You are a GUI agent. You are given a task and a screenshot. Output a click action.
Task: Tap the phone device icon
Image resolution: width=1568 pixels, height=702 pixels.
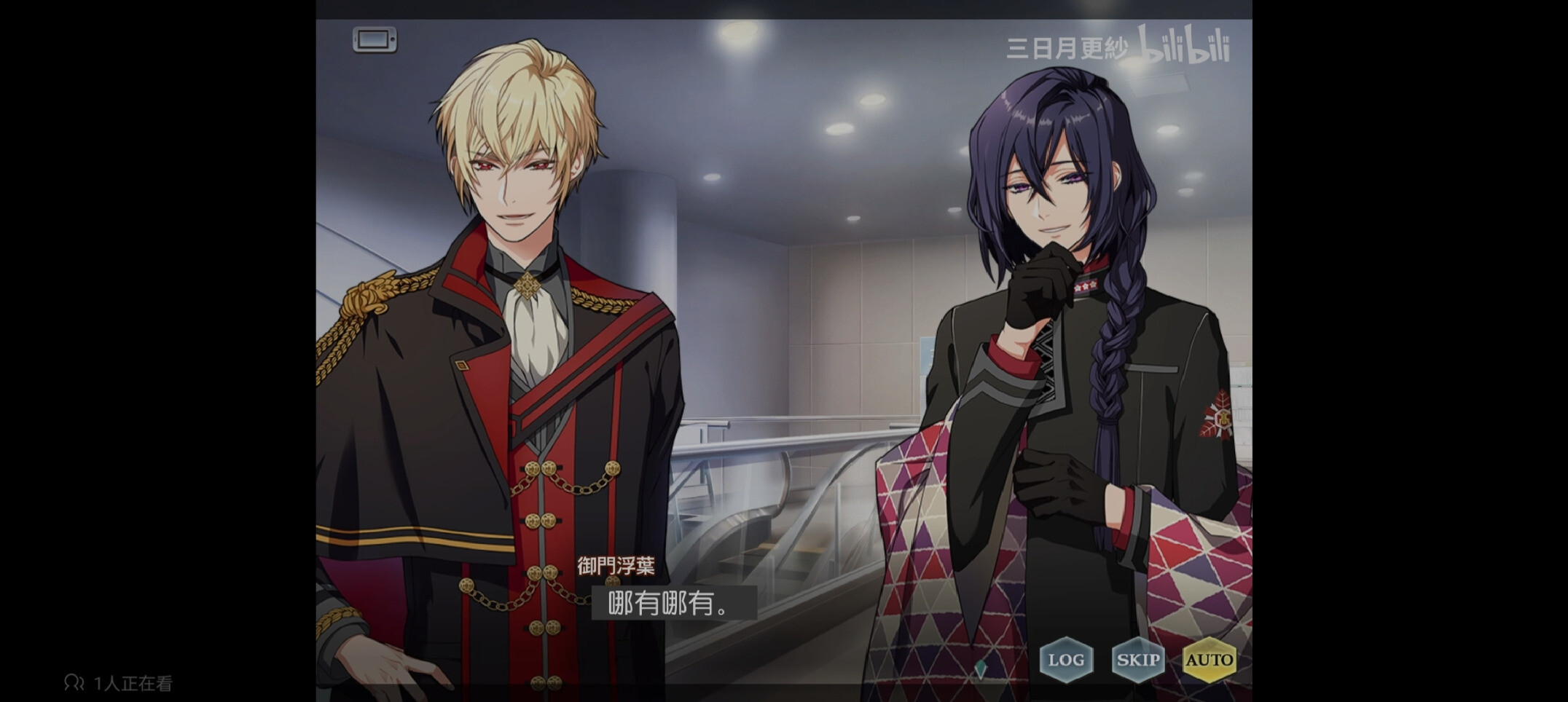[x=375, y=39]
